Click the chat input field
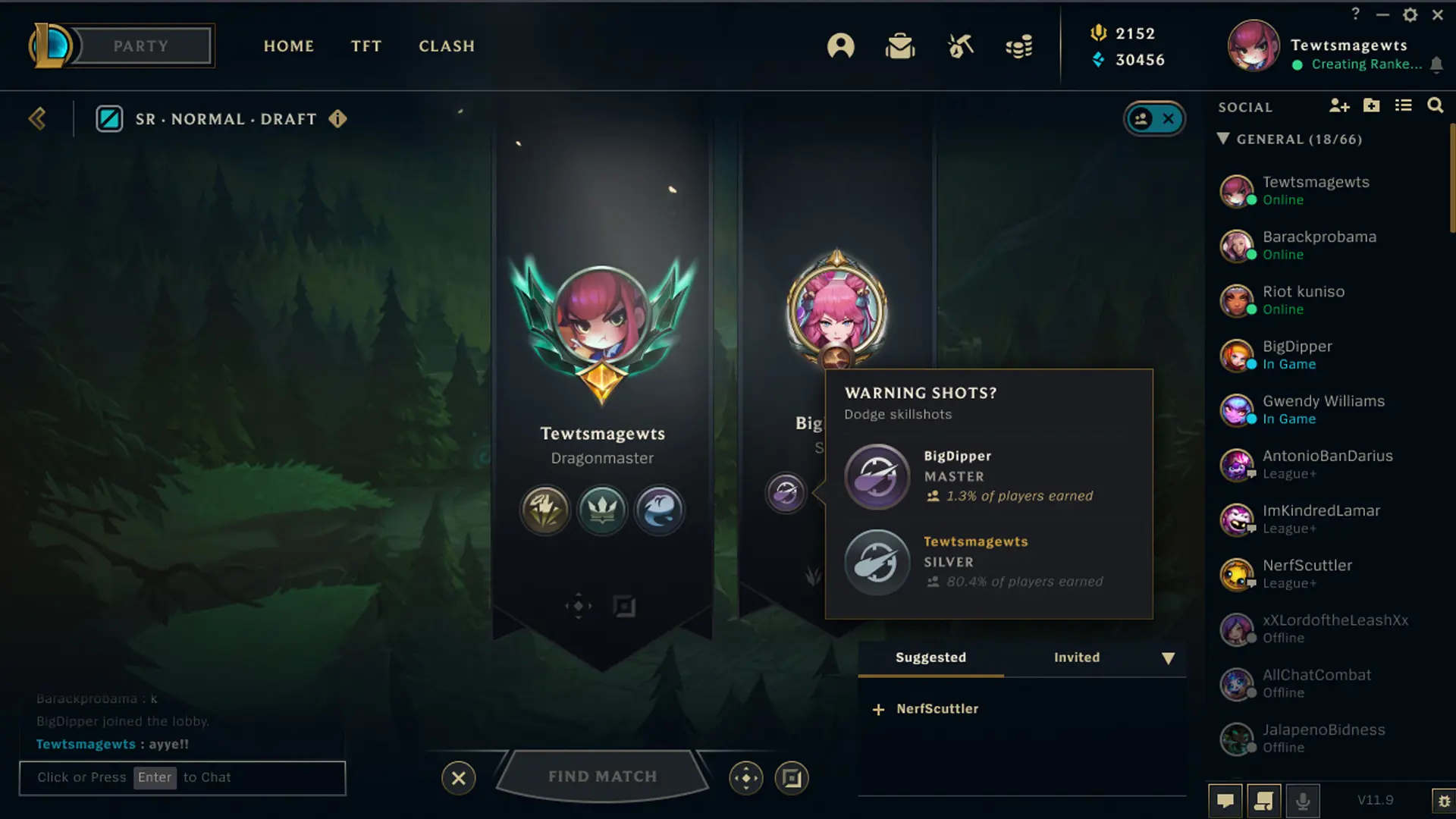The width and height of the screenshot is (1456, 819). (x=182, y=777)
